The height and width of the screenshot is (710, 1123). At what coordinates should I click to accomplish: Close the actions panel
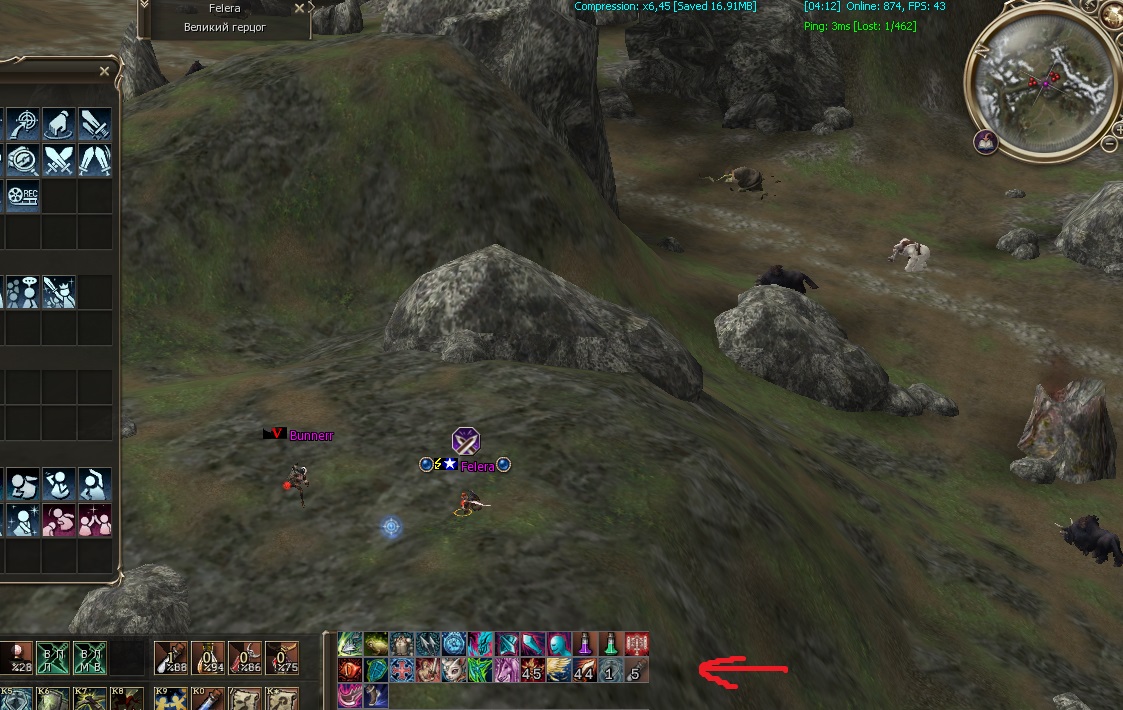[104, 71]
